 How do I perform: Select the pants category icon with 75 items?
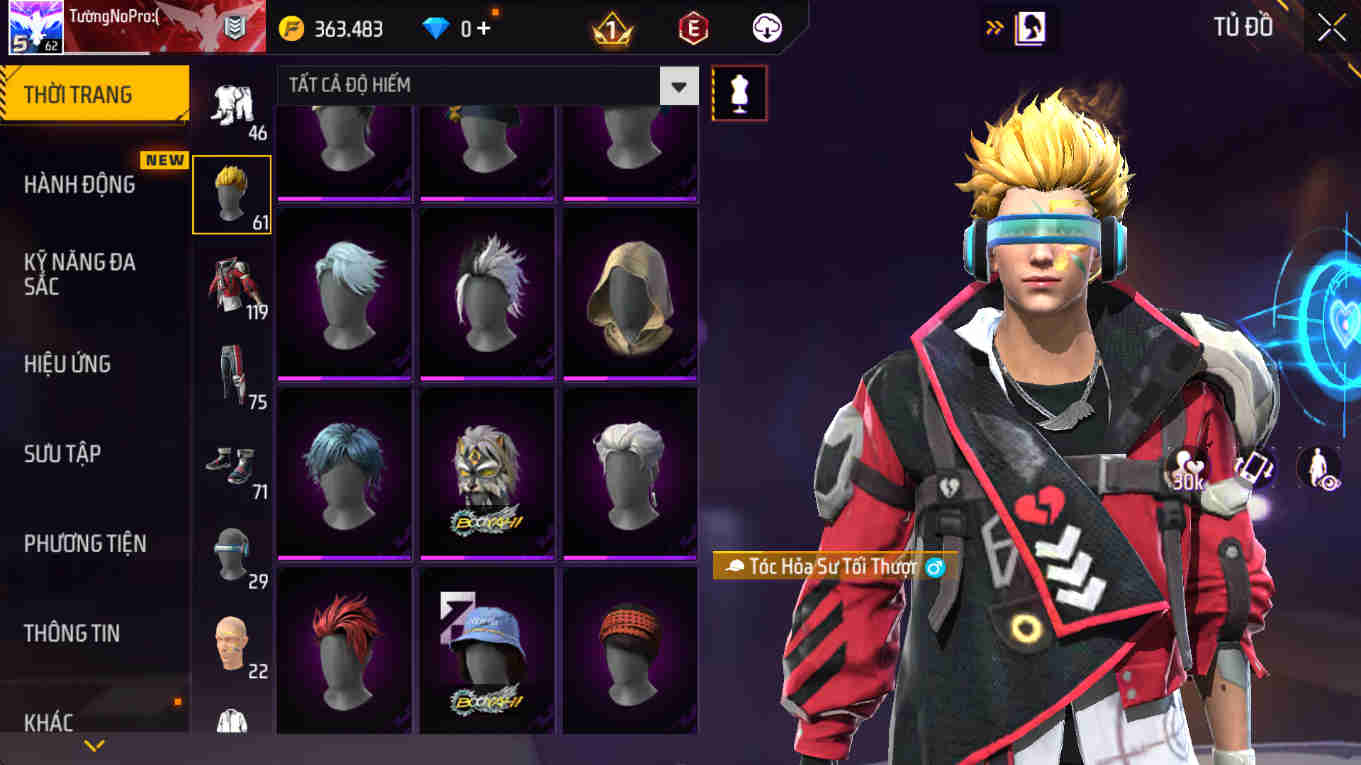tap(232, 367)
